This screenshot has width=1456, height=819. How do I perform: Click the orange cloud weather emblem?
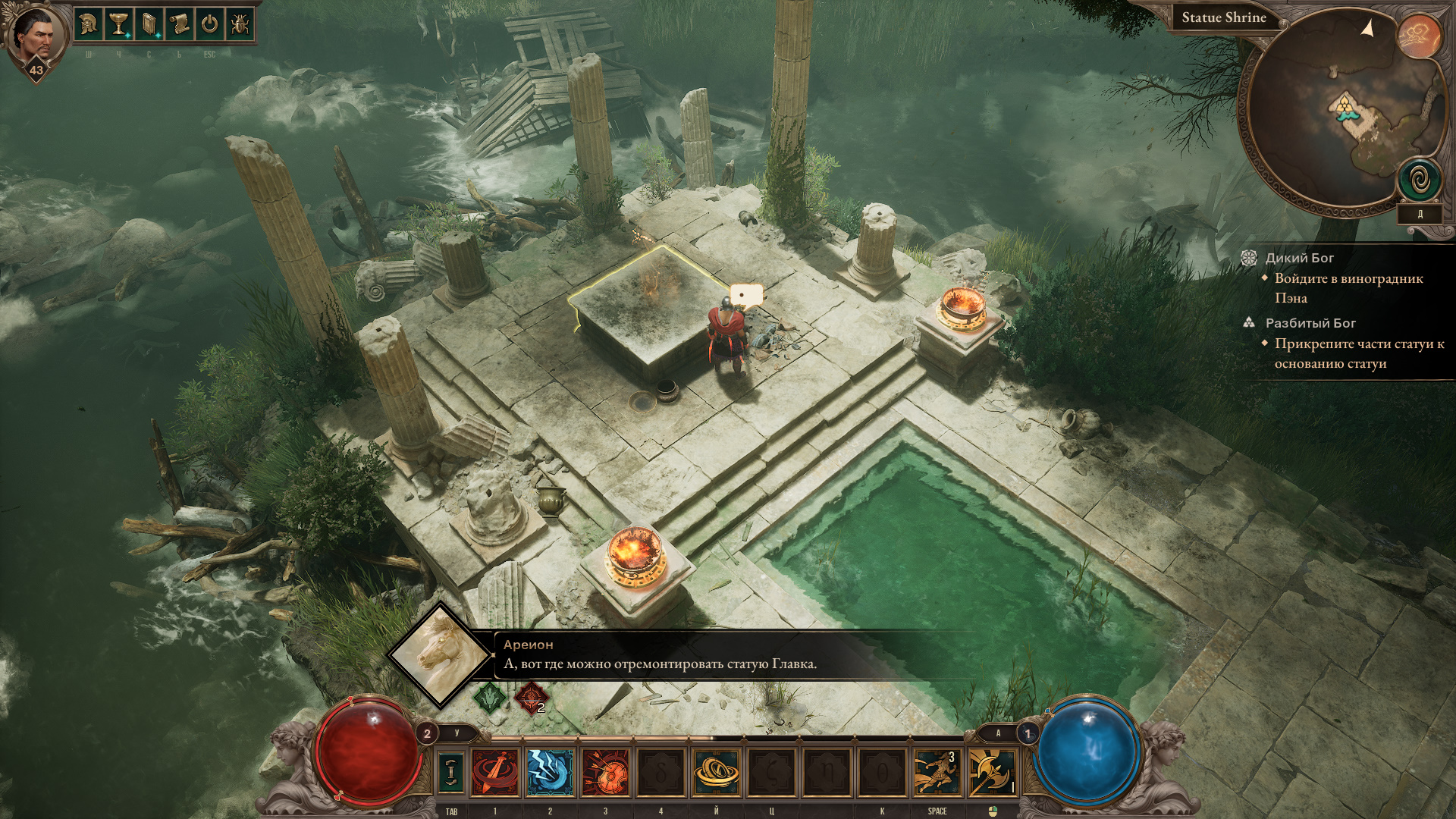[1420, 35]
